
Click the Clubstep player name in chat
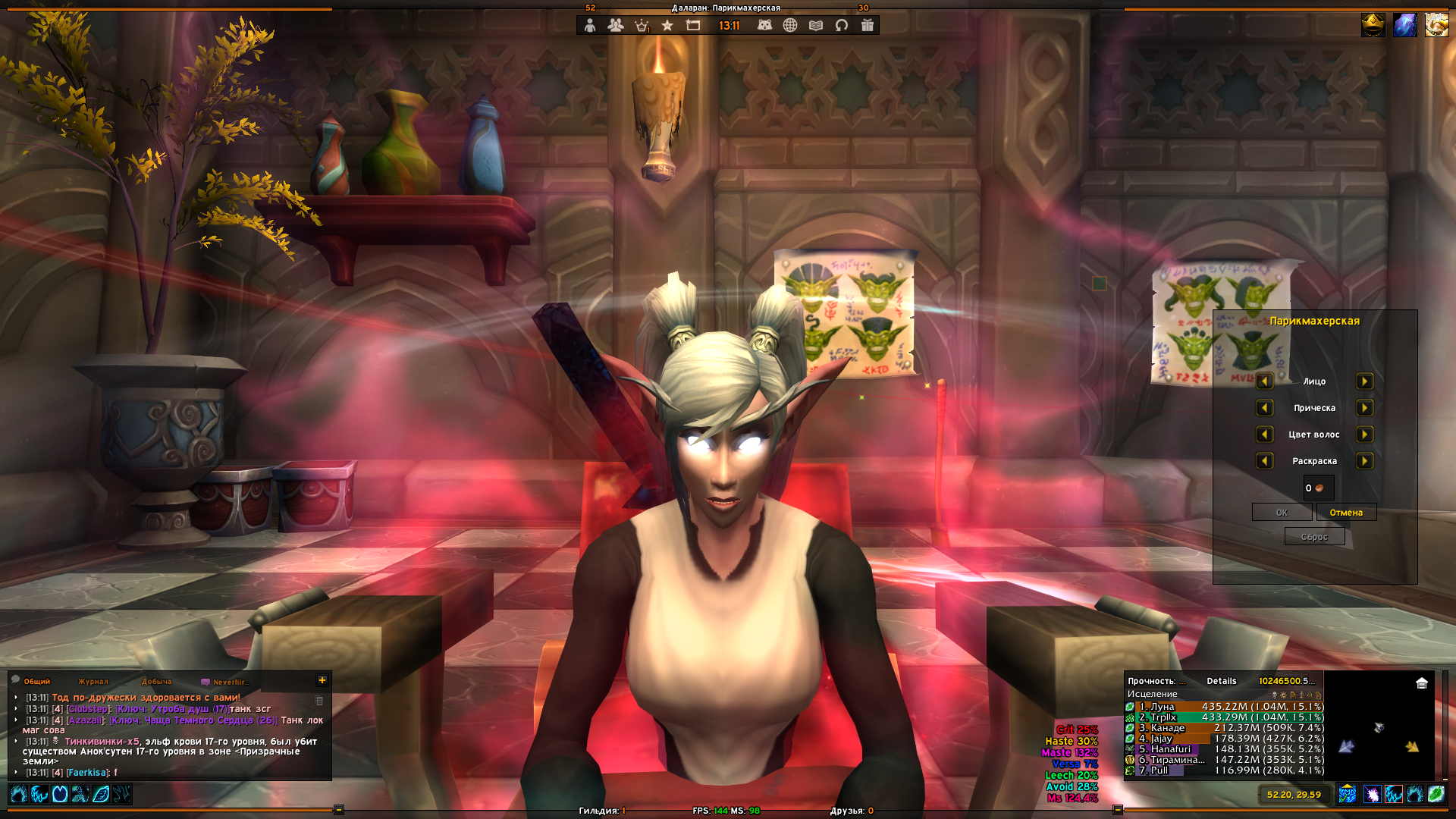[x=88, y=709]
